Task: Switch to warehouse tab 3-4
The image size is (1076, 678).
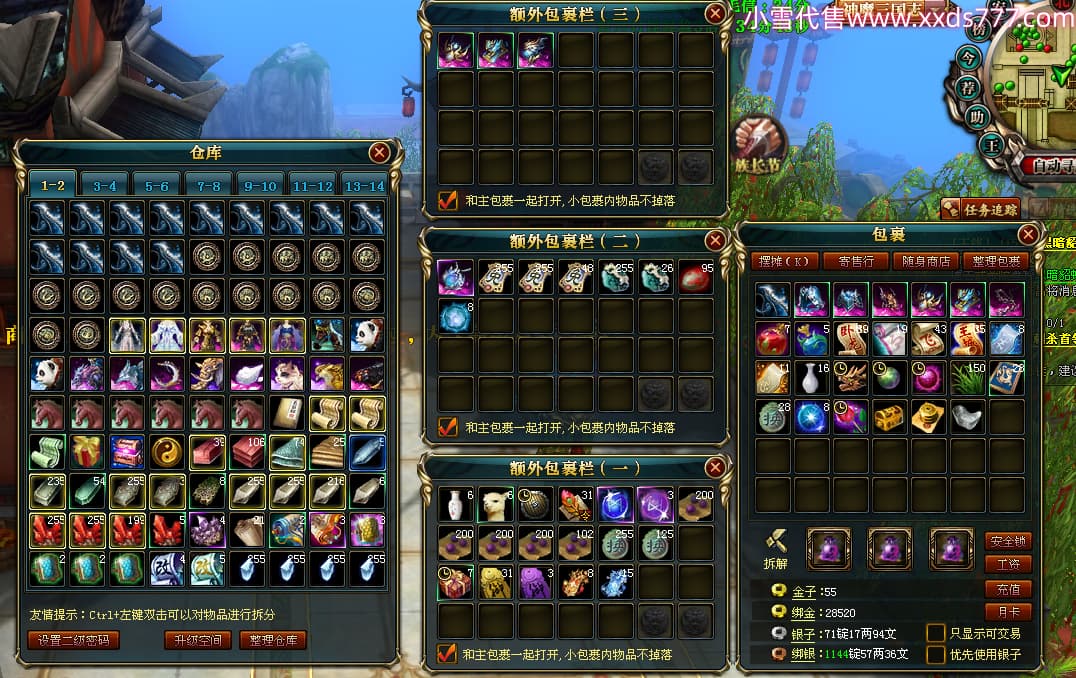Action: point(105,185)
